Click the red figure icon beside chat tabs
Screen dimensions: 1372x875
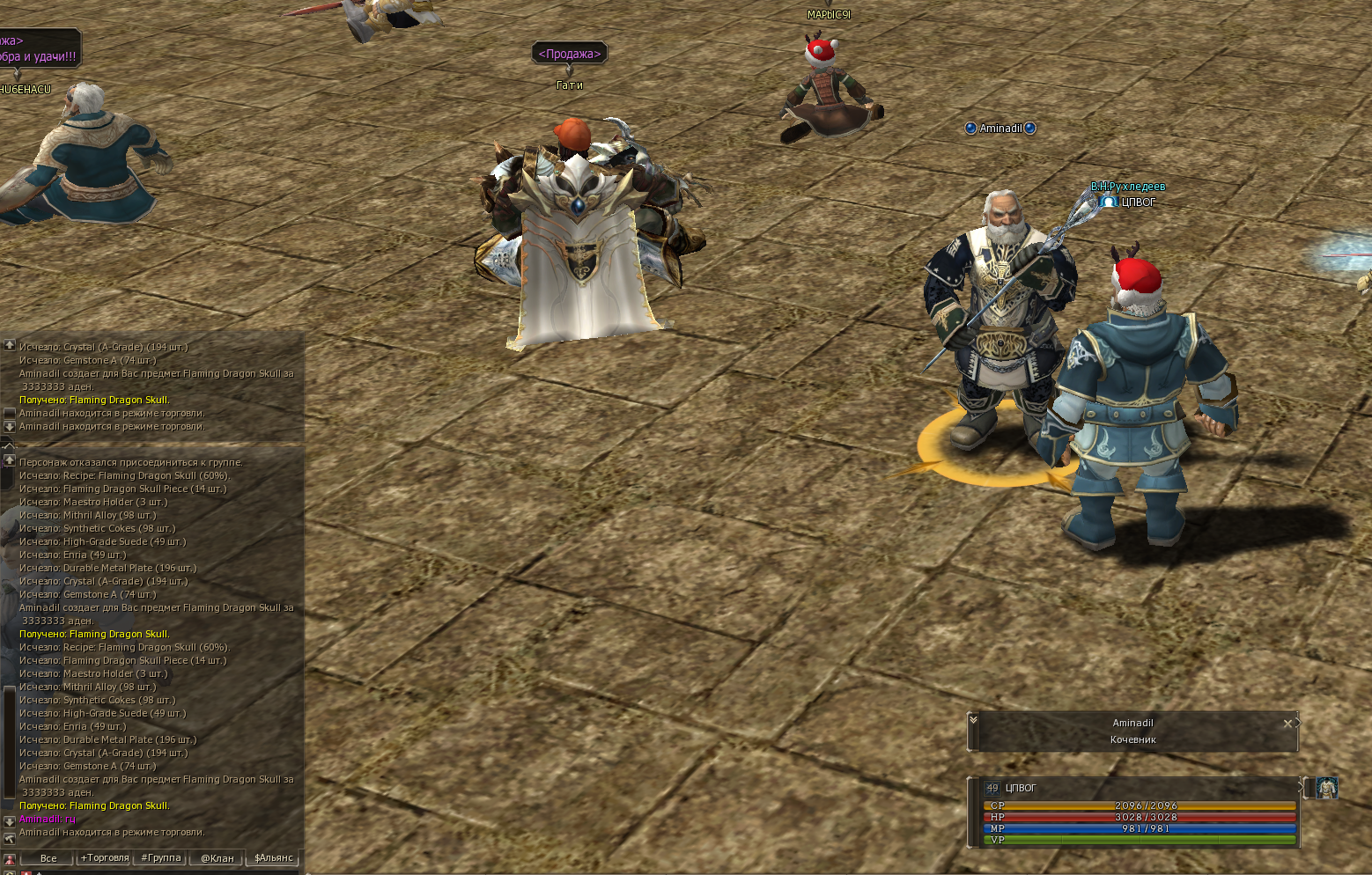tap(10, 859)
